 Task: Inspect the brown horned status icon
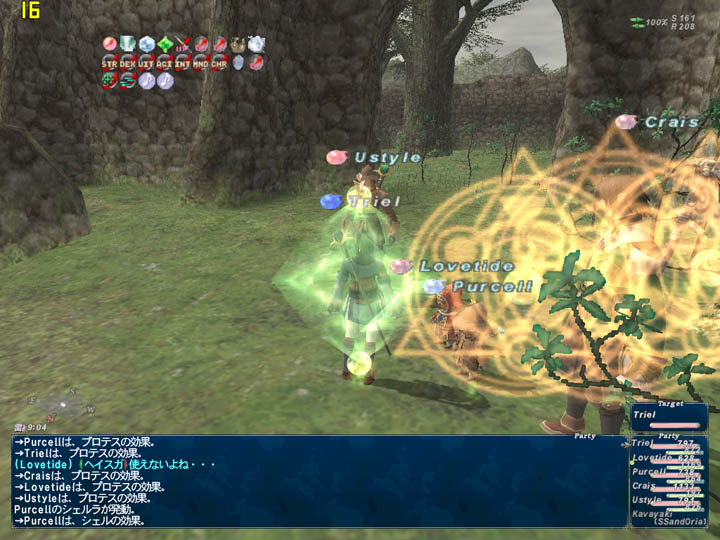tap(238, 44)
